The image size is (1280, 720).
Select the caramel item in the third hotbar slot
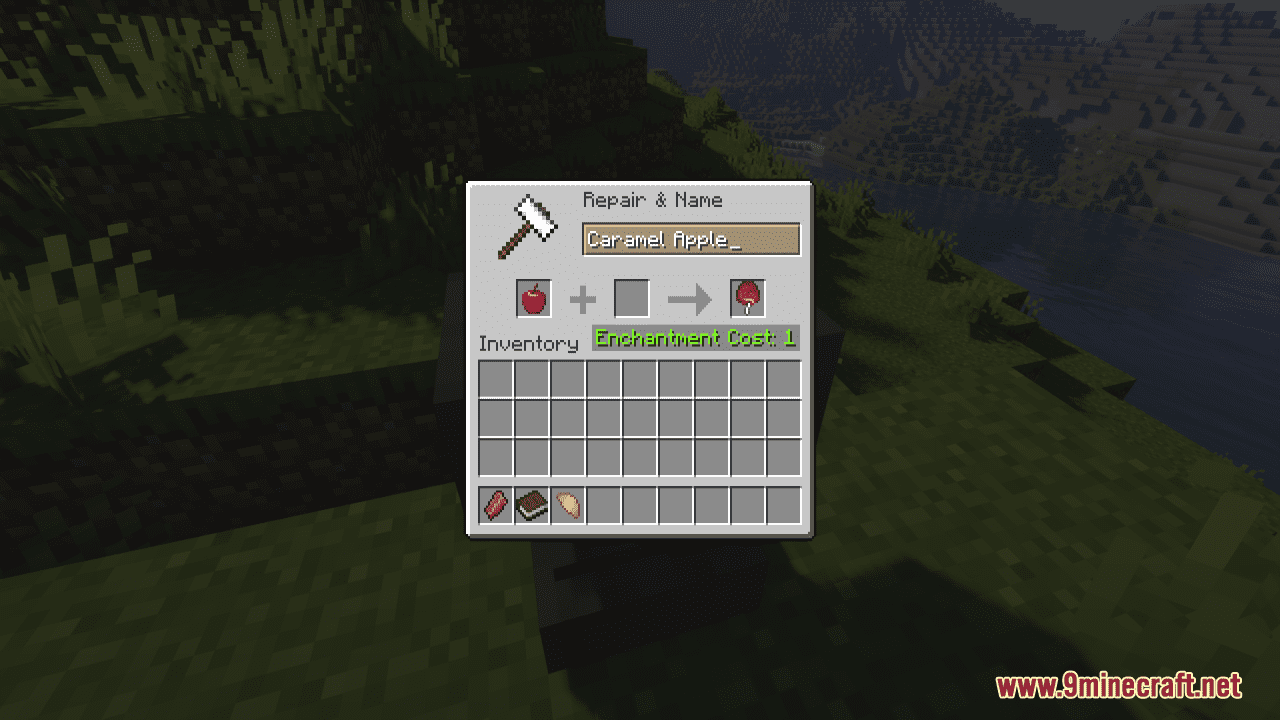[568, 505]
